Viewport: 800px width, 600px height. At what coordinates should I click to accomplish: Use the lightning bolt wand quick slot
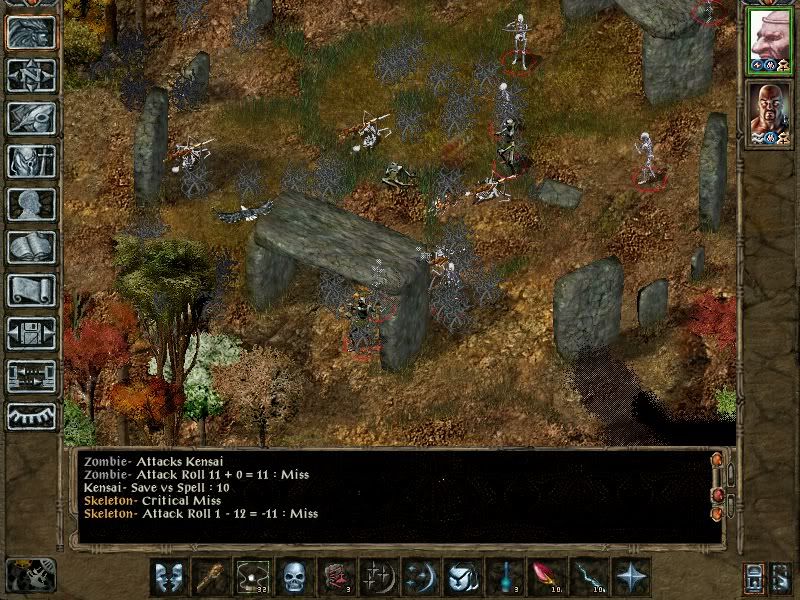point(589,578)
